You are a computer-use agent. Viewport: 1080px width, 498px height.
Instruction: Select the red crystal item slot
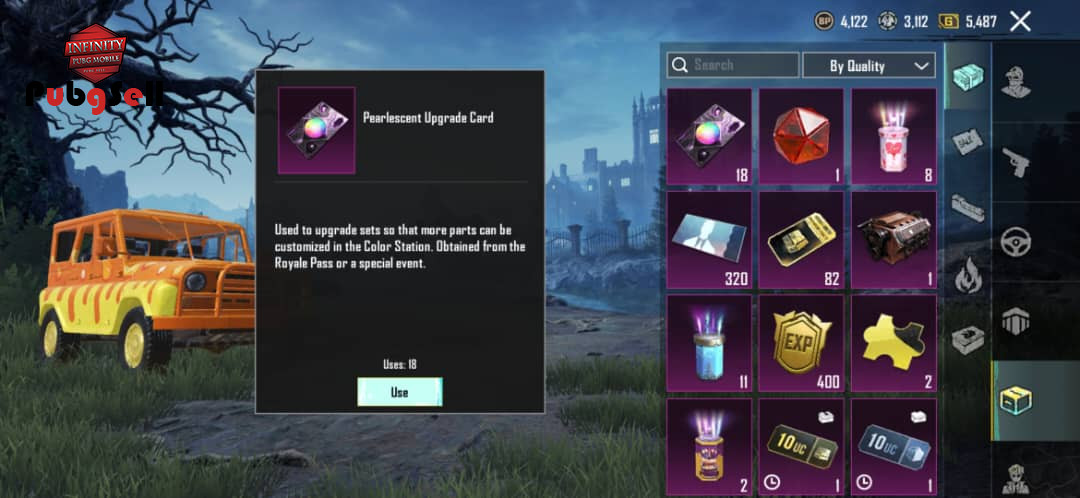tap(801, 136)
